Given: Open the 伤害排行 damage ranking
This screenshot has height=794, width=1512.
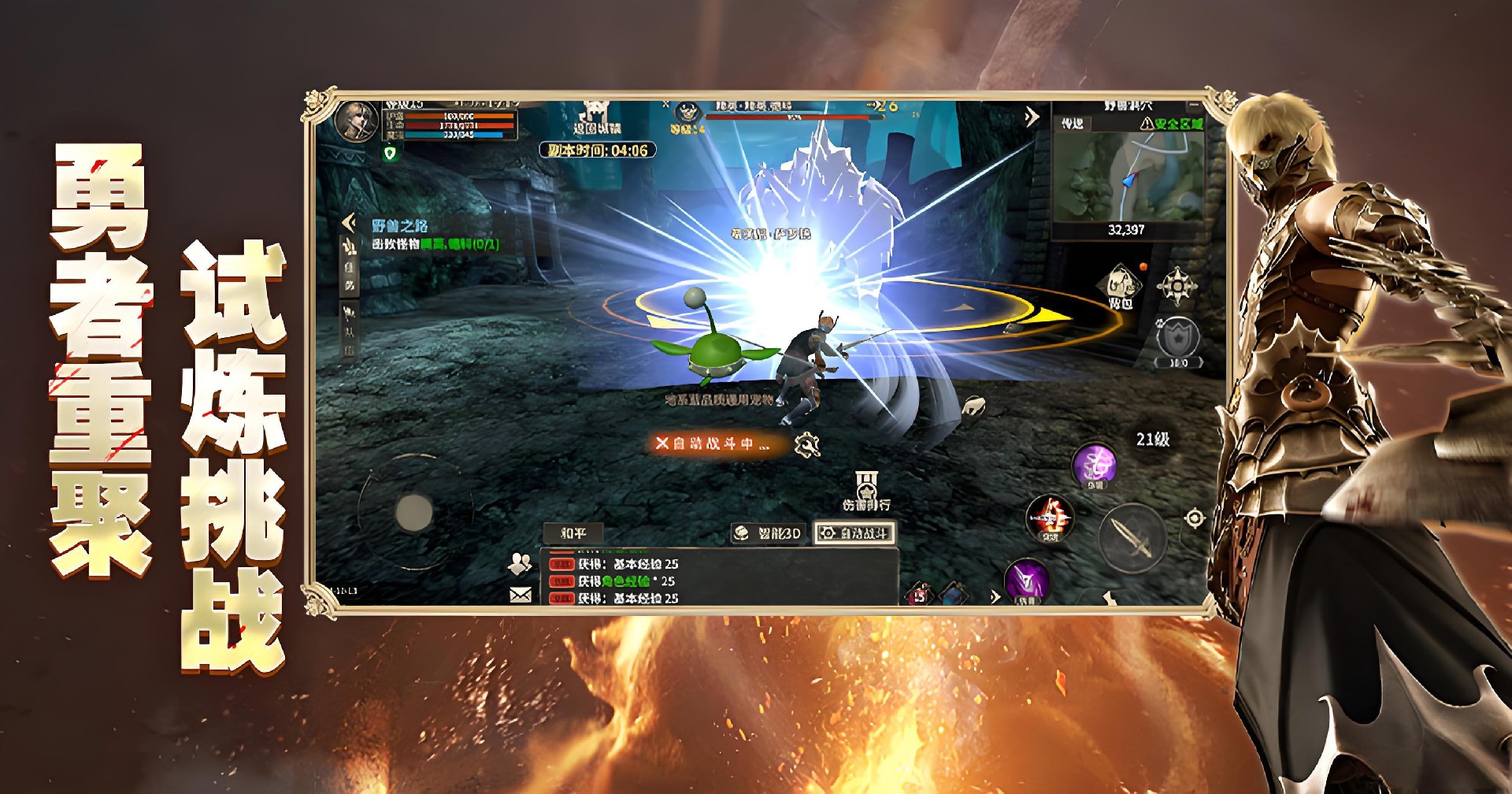Looking at the screenshot, I should [866, 492].
